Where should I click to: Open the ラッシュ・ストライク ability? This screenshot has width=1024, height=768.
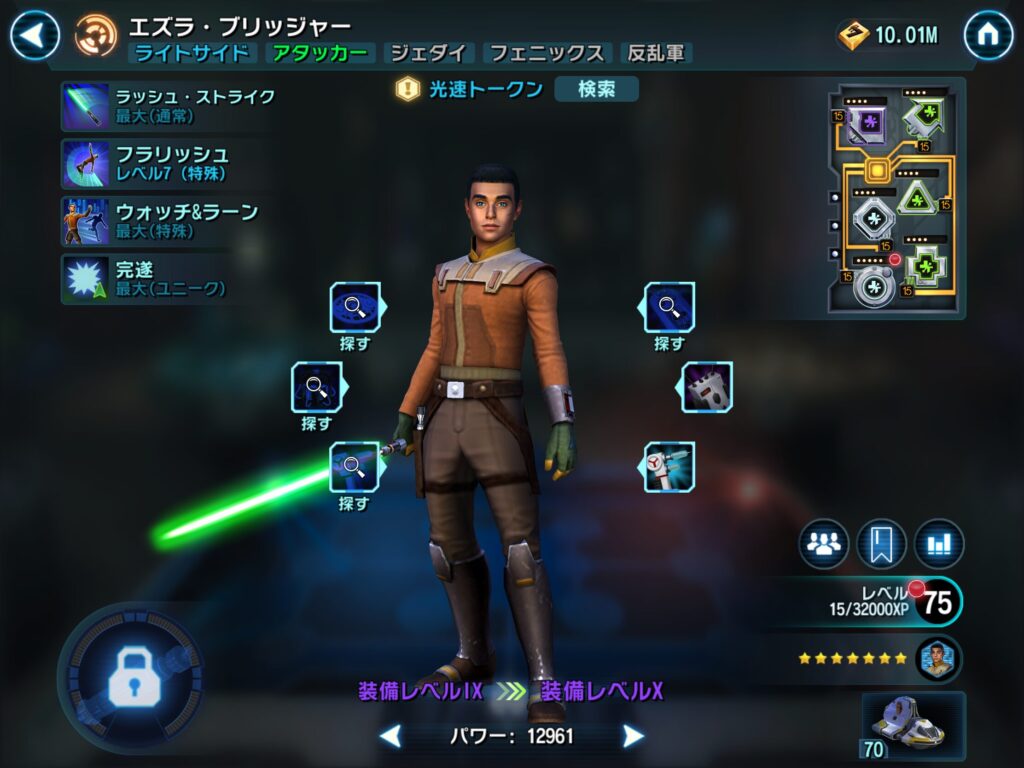pos(170,106)
